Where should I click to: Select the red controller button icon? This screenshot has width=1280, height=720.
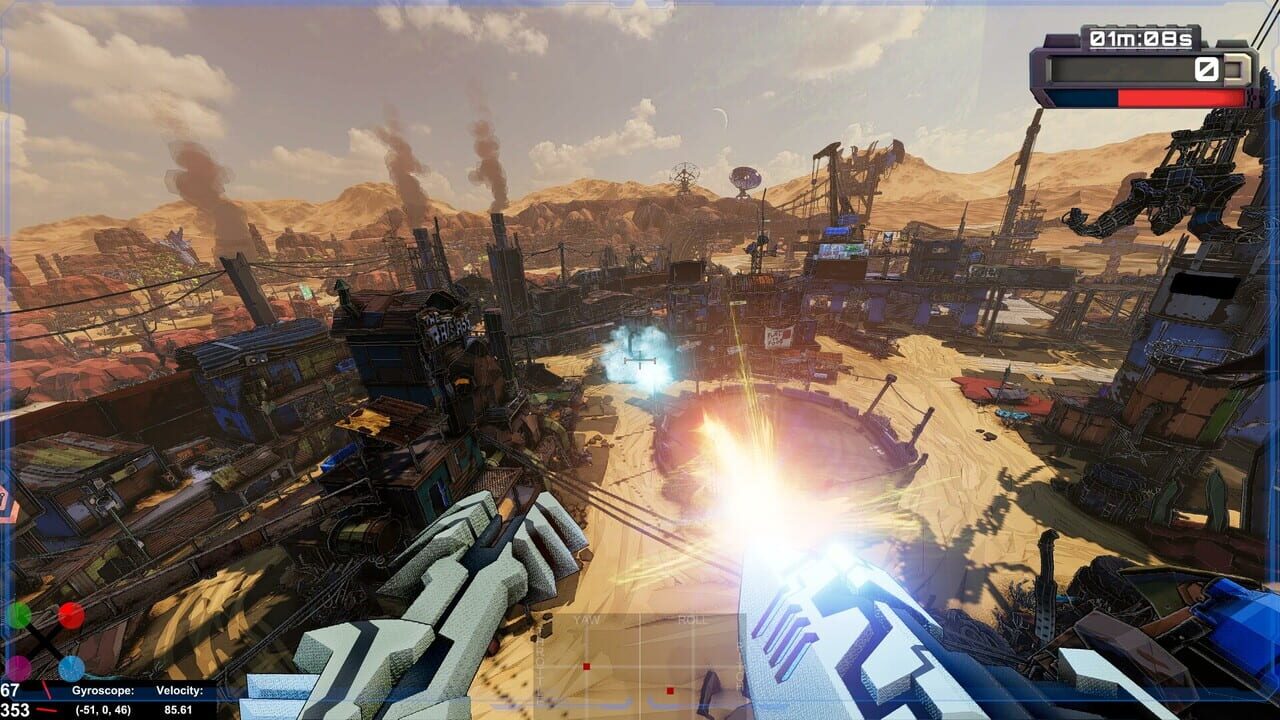coord(70,615)
